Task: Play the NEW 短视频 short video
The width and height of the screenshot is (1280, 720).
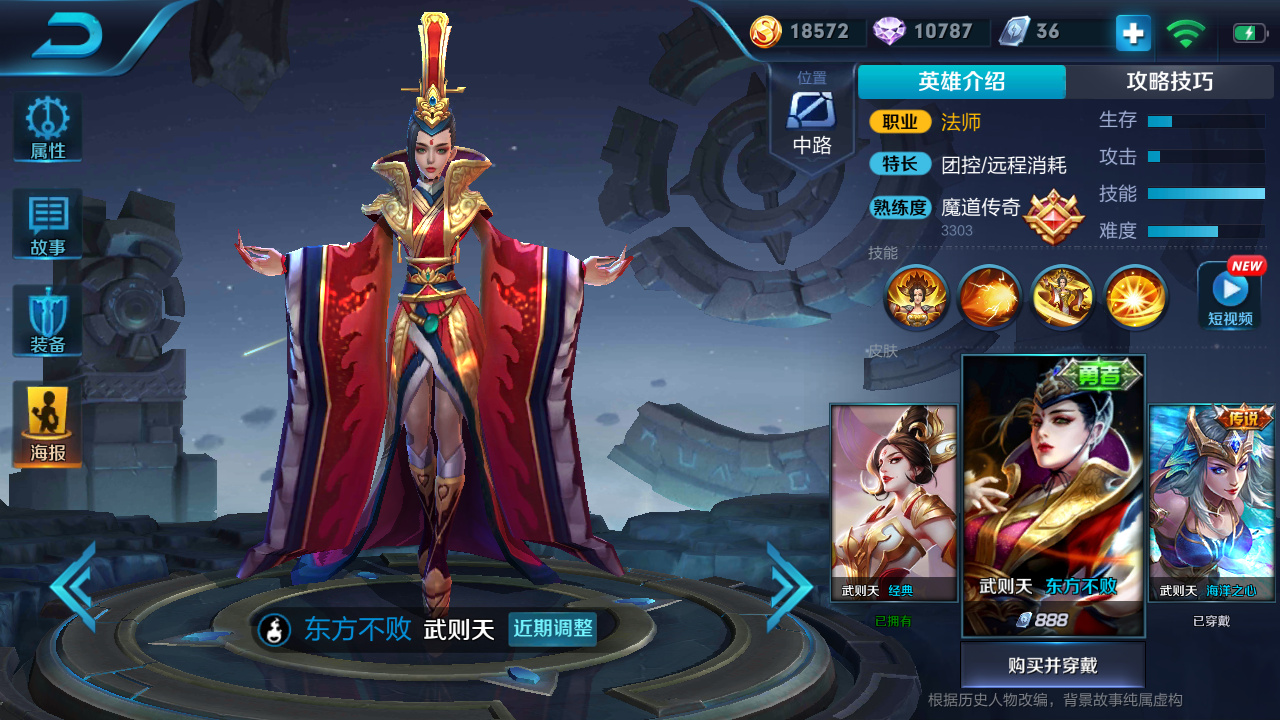Action: [1228, 297]
